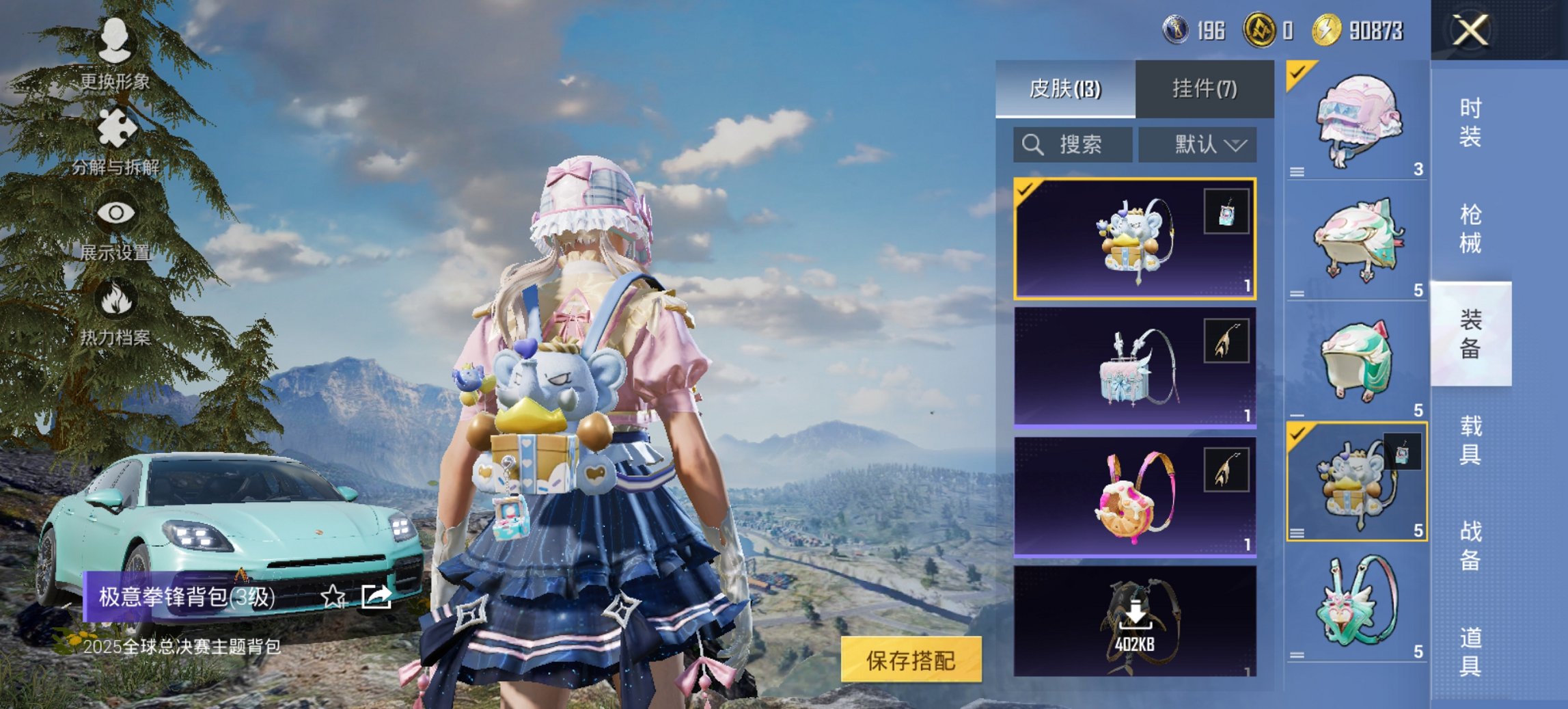Open the 更换形象 avatar icon
The width and height of the screenshot is (1568, 709).
click(x=116, y=41)
